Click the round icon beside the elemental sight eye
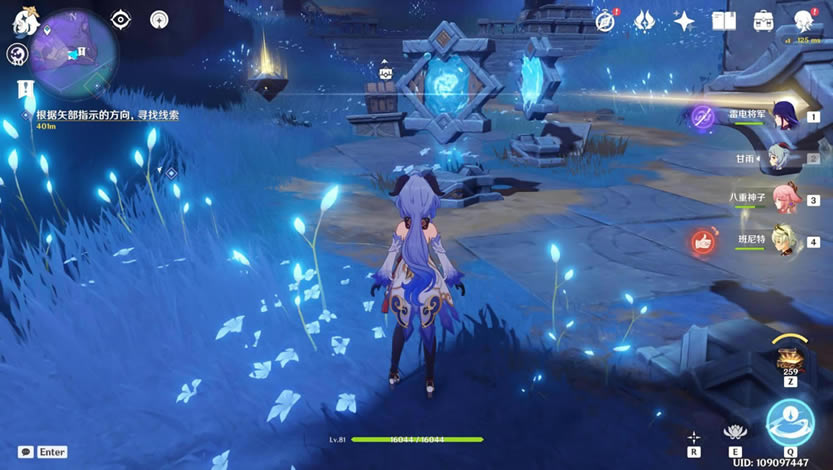 (159, 19)
